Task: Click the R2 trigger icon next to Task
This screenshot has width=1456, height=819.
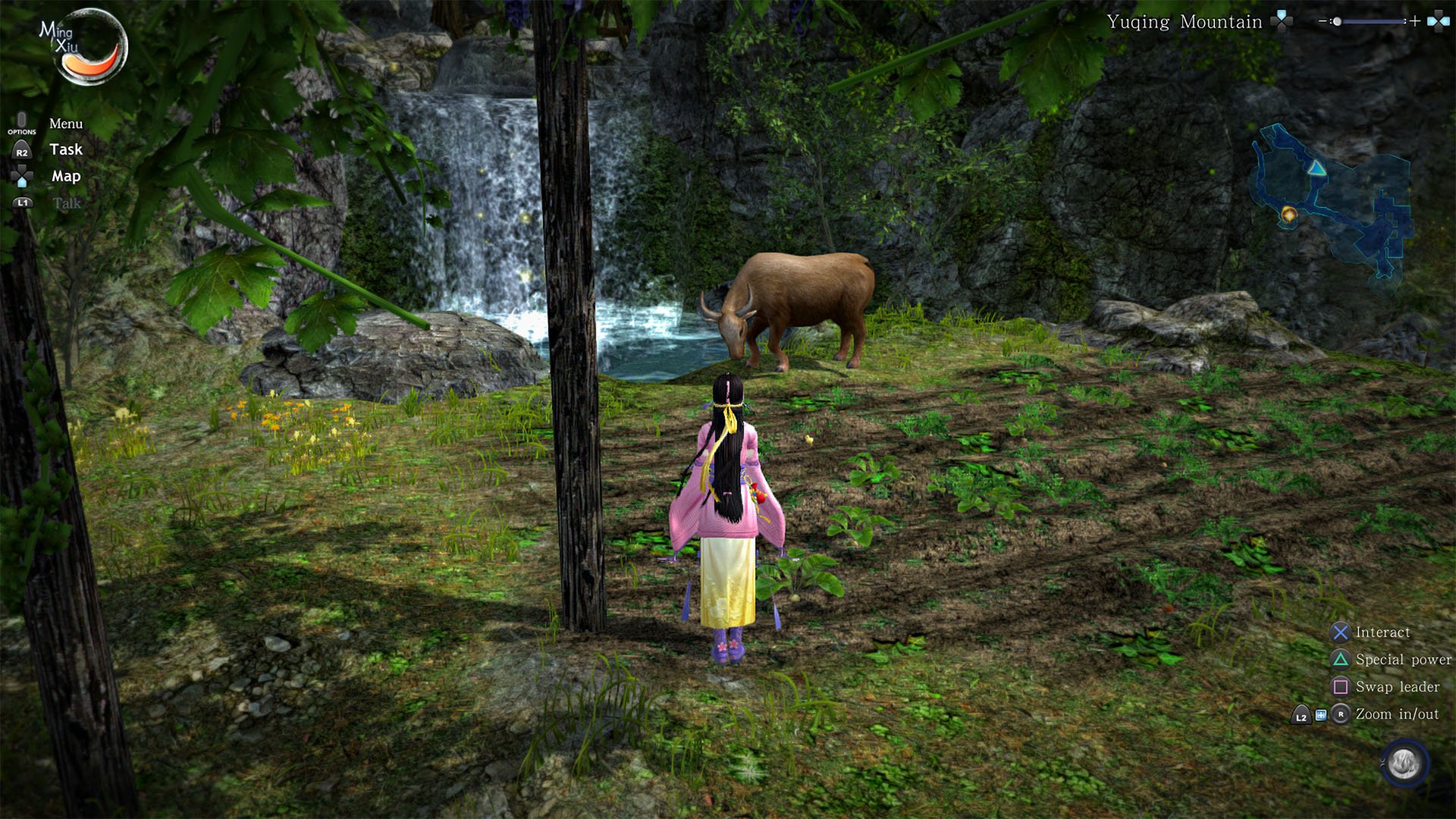Action: [23, 151]
